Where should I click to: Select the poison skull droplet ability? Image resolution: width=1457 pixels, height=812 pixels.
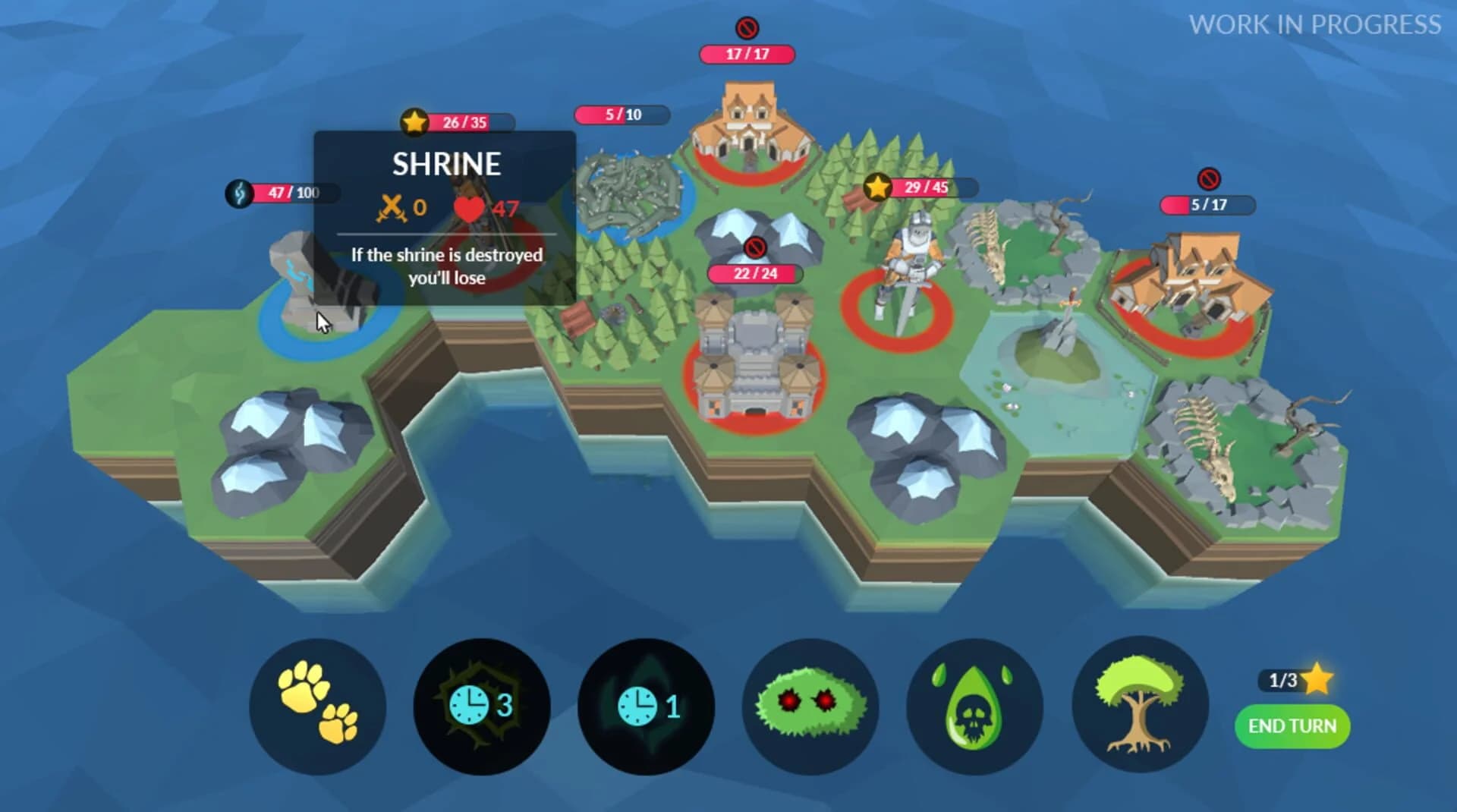[974, 707]
